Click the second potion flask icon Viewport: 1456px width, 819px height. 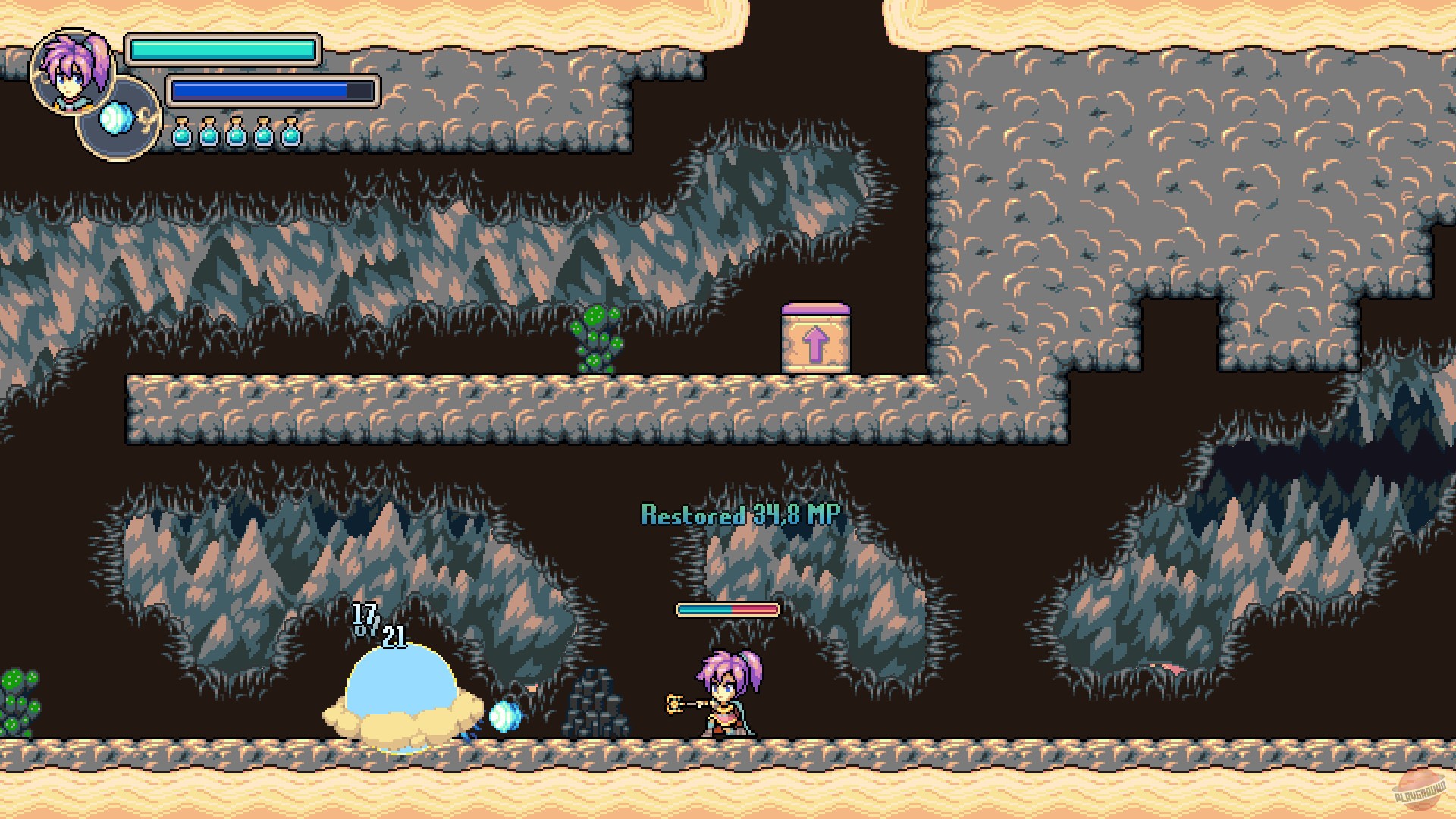pos(210,134)
